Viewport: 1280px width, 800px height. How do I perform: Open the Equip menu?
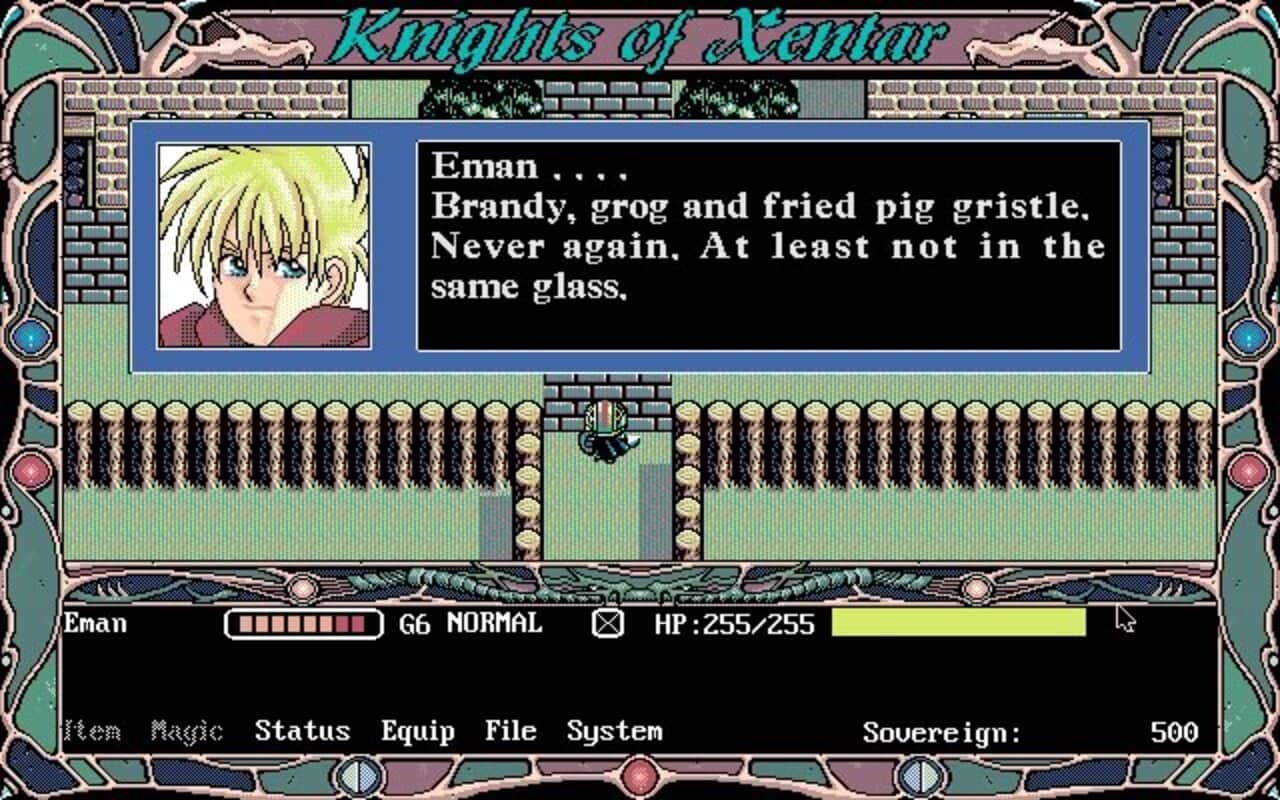pyautogui.click(x=420, y=731)
